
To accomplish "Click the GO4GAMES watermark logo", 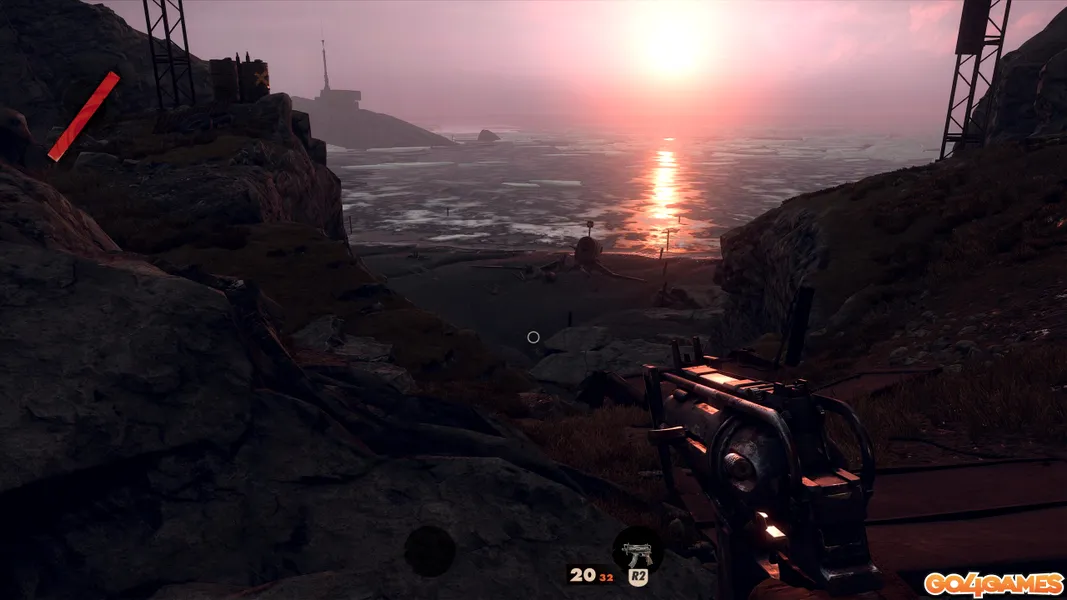I will point(992,584).
